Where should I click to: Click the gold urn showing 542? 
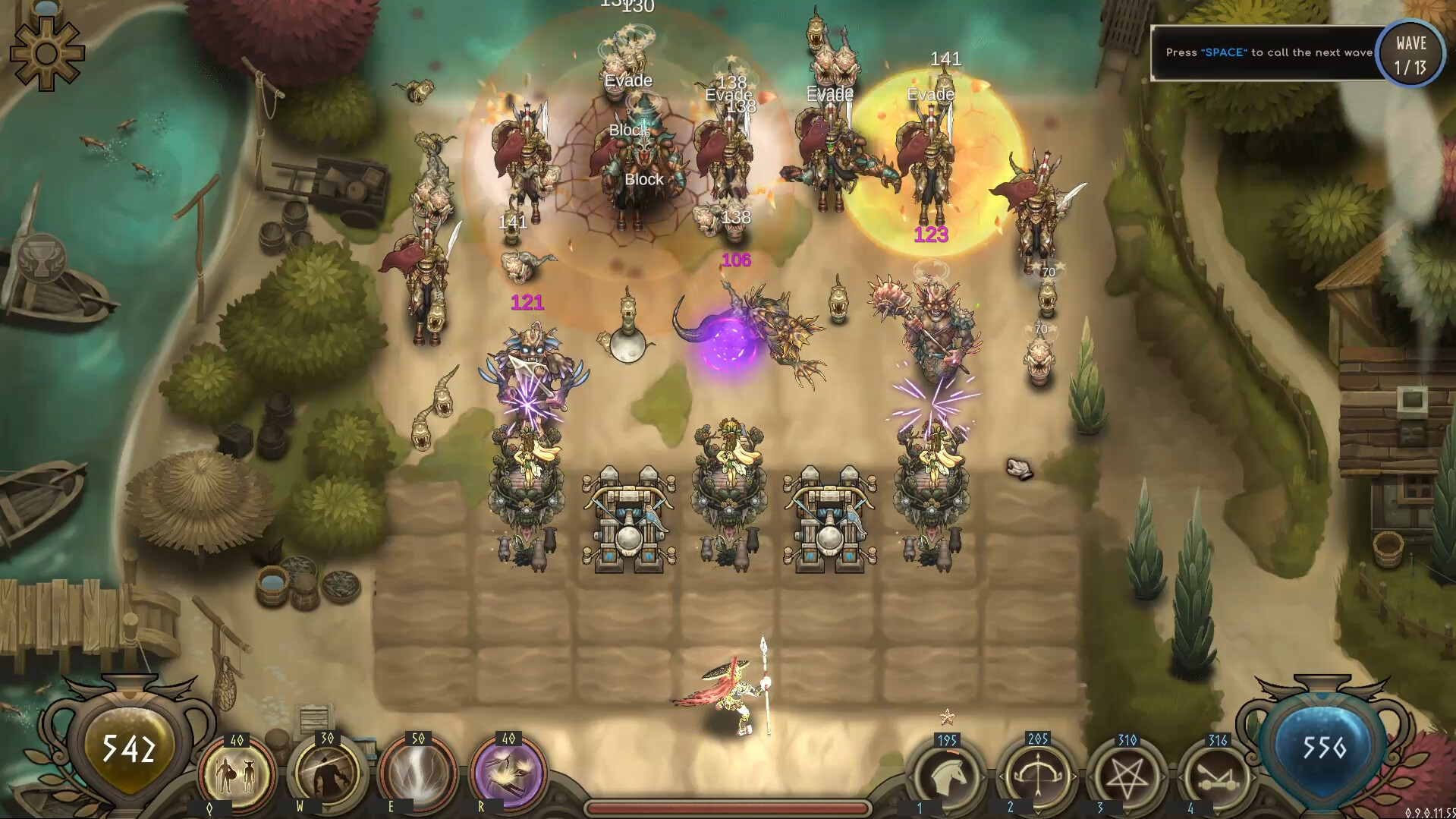(x=131, y=749)
